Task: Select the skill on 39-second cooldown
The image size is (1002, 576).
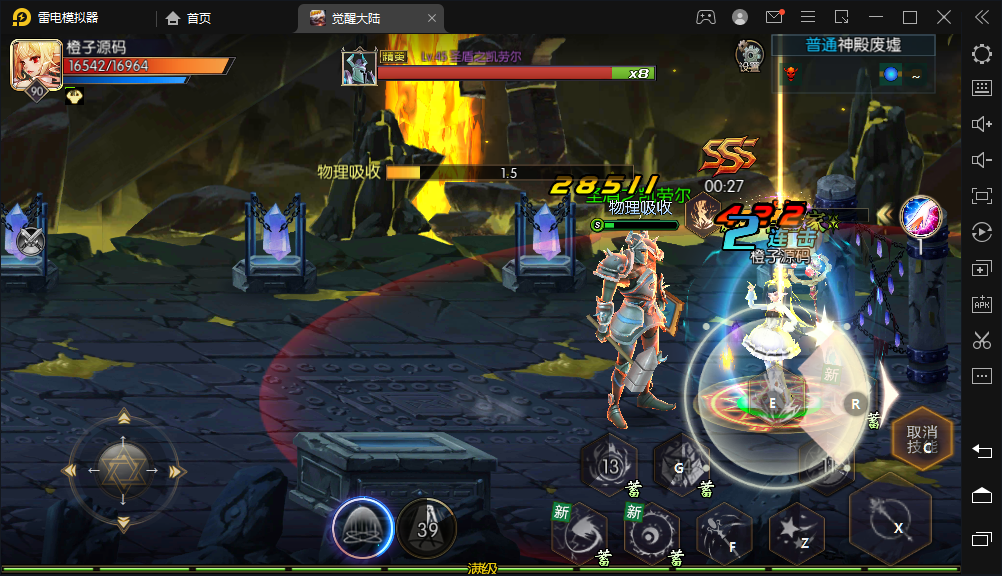Action: coord(427,527)
